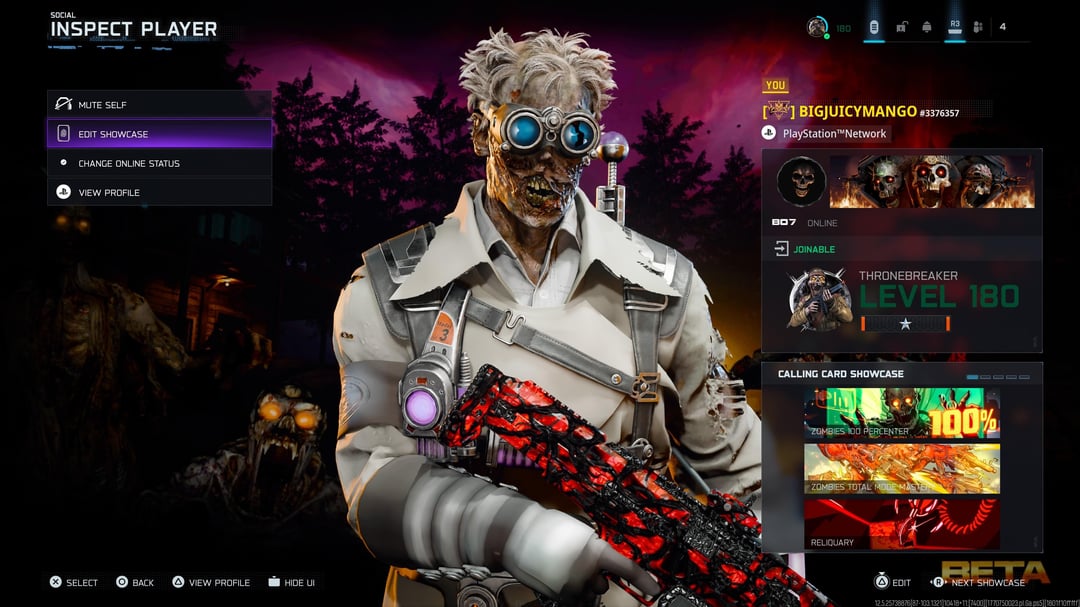Select the Zombies 100 Percenter calling card

tap(901, 413)
